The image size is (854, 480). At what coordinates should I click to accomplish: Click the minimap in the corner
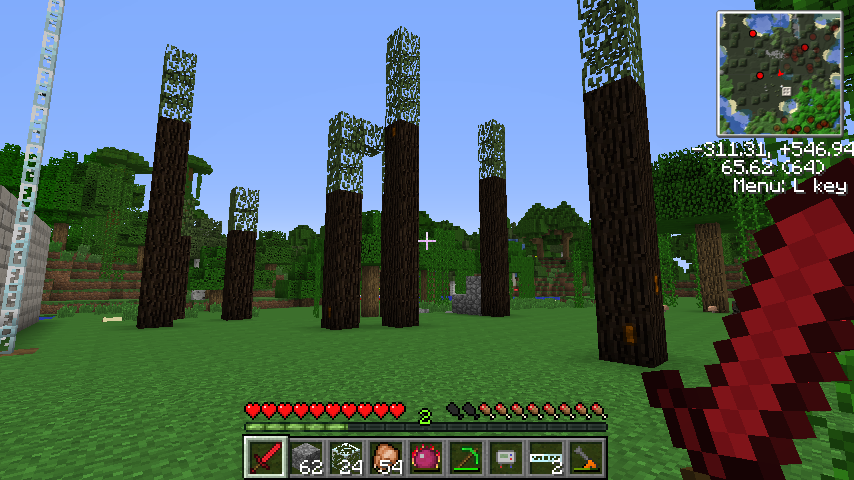tap(779, 74)
